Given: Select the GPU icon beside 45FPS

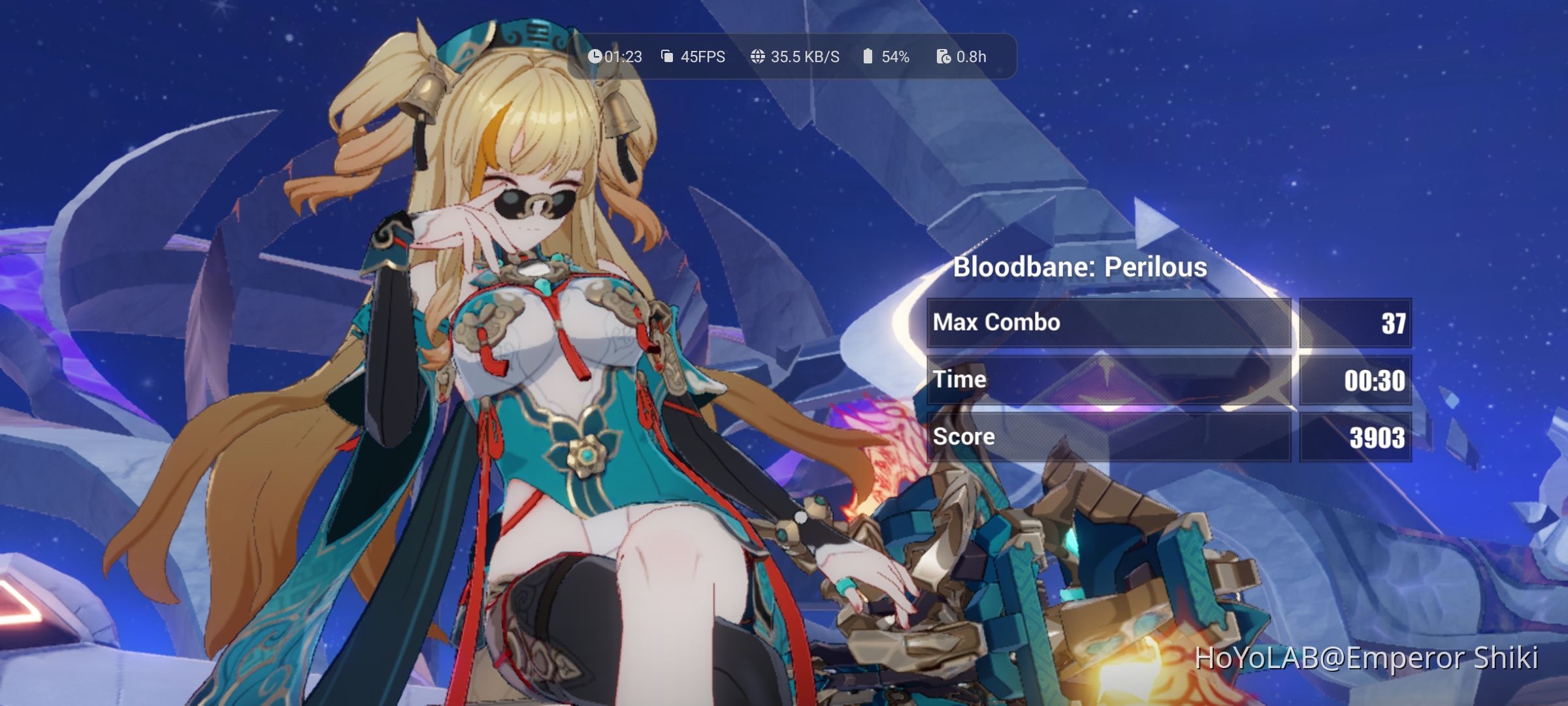Looking at the screenshot, I should [x=666, y=57].
